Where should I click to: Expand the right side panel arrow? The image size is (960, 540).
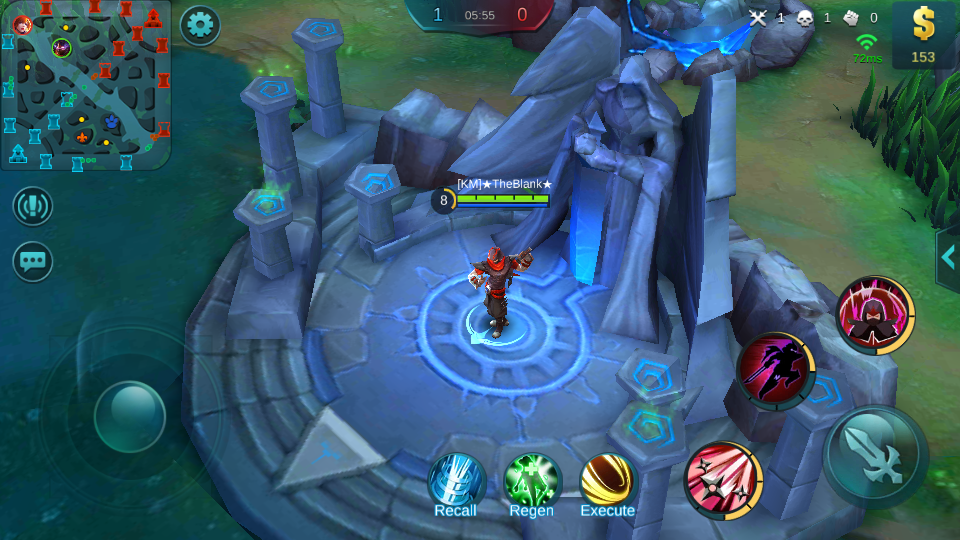(x=948, y=259)
